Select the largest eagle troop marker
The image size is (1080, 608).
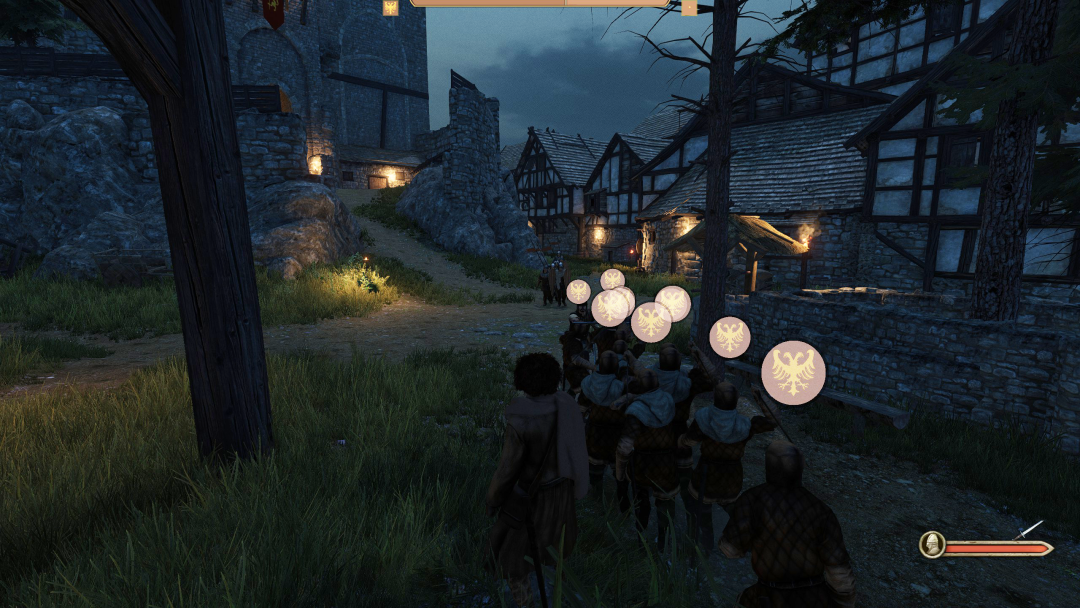(793, 372)
